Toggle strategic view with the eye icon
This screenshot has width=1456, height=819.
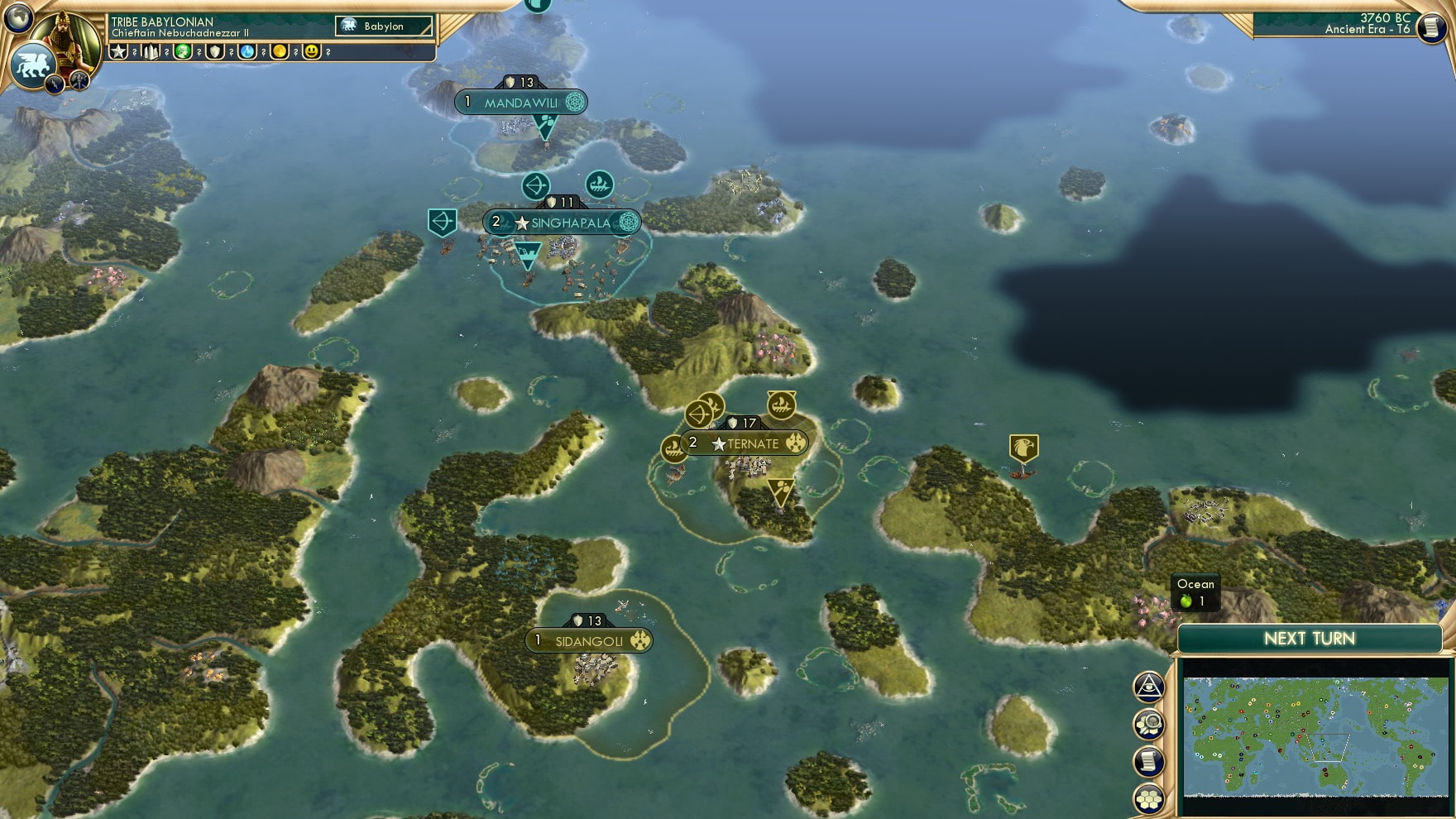point(1148,687)
